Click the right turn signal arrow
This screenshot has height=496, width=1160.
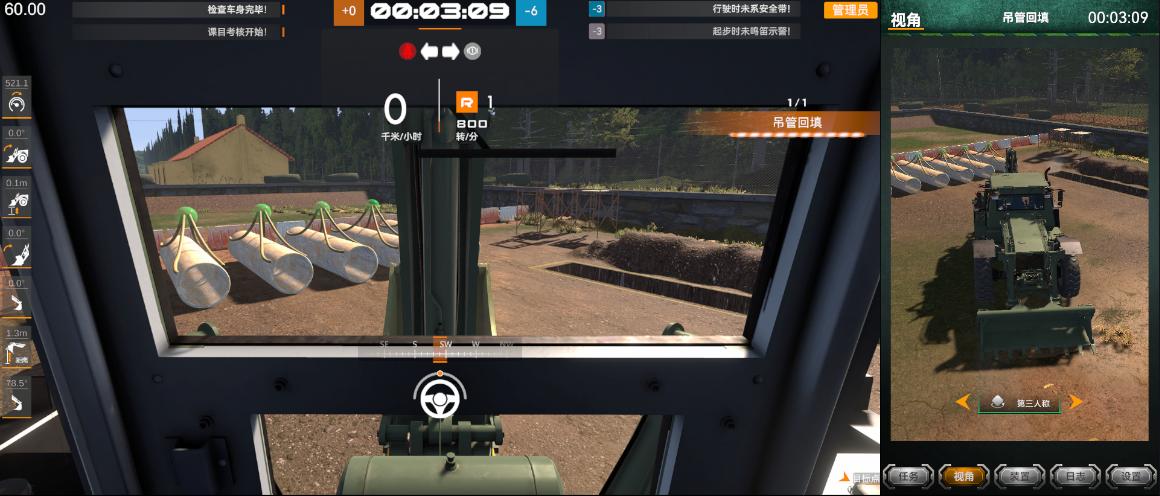451,51
